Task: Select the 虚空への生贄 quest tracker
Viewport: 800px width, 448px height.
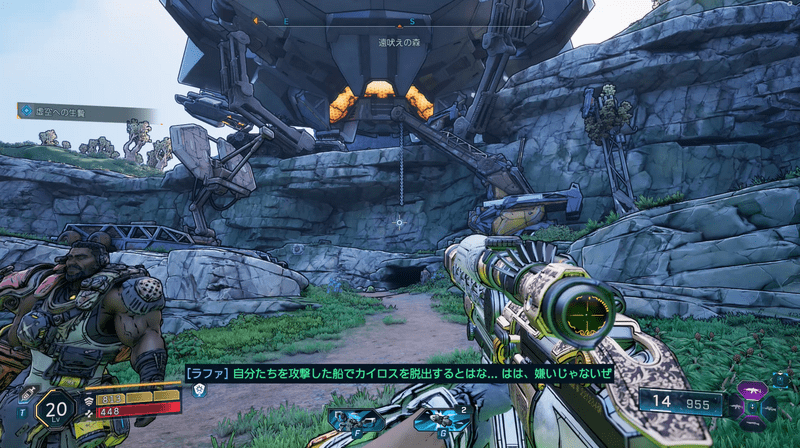Action: pos(62,111)
